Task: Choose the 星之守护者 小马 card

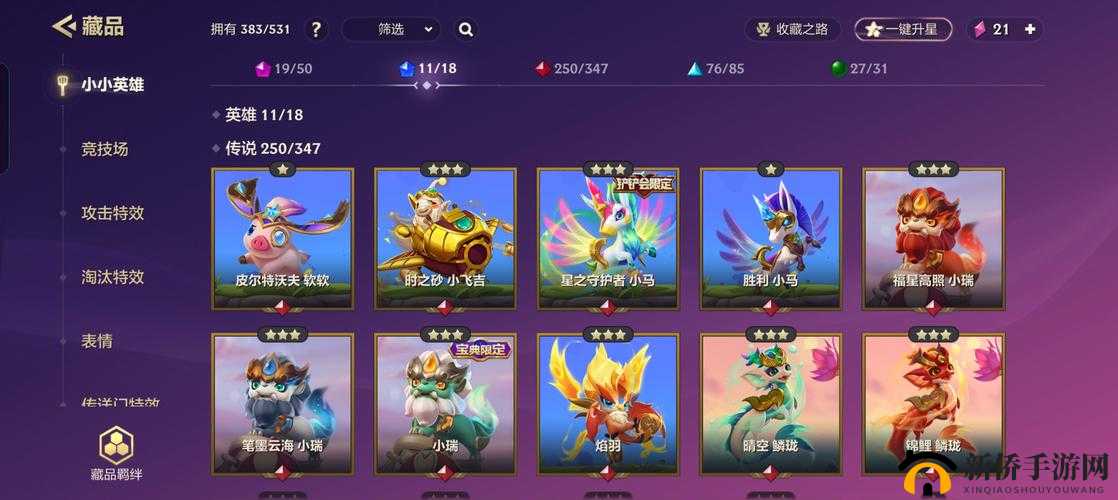Action: pyautogui.click(x=608, y=238)
